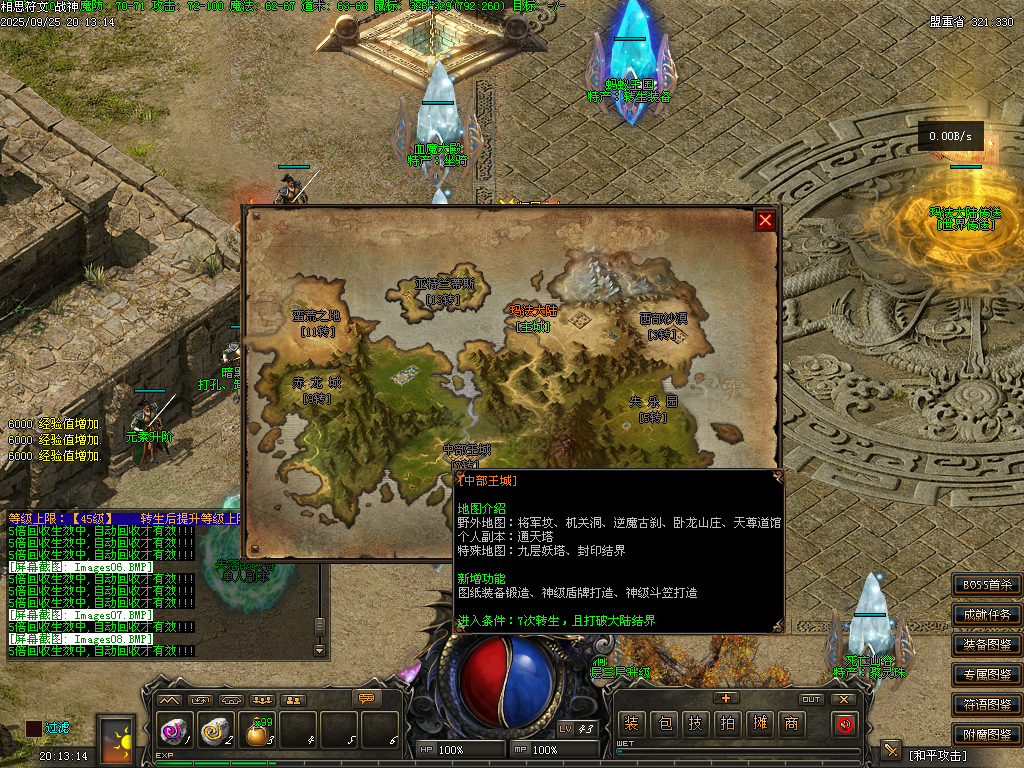Open the 商 shop button

click(791, 724)
